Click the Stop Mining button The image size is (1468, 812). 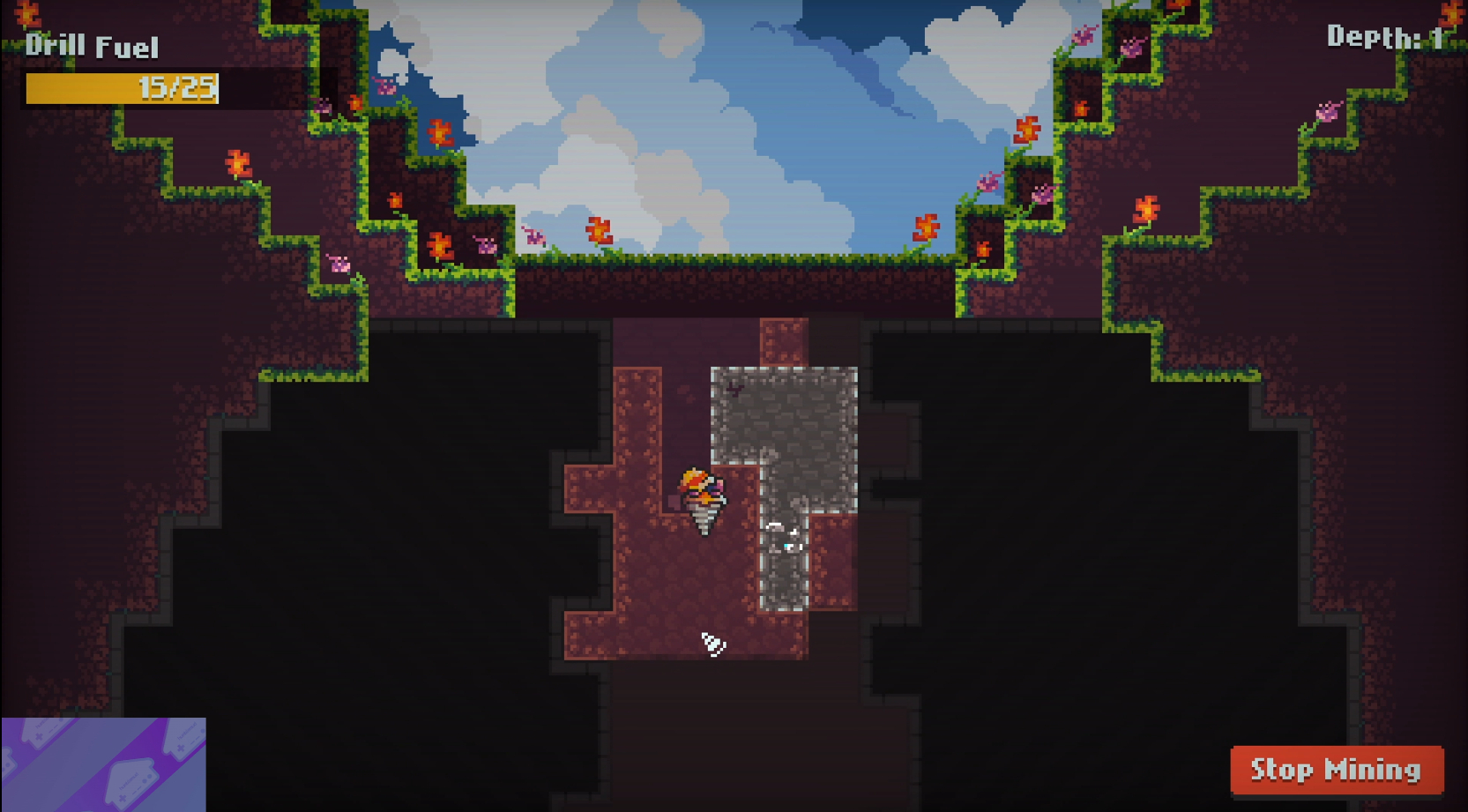[1336, 770]
